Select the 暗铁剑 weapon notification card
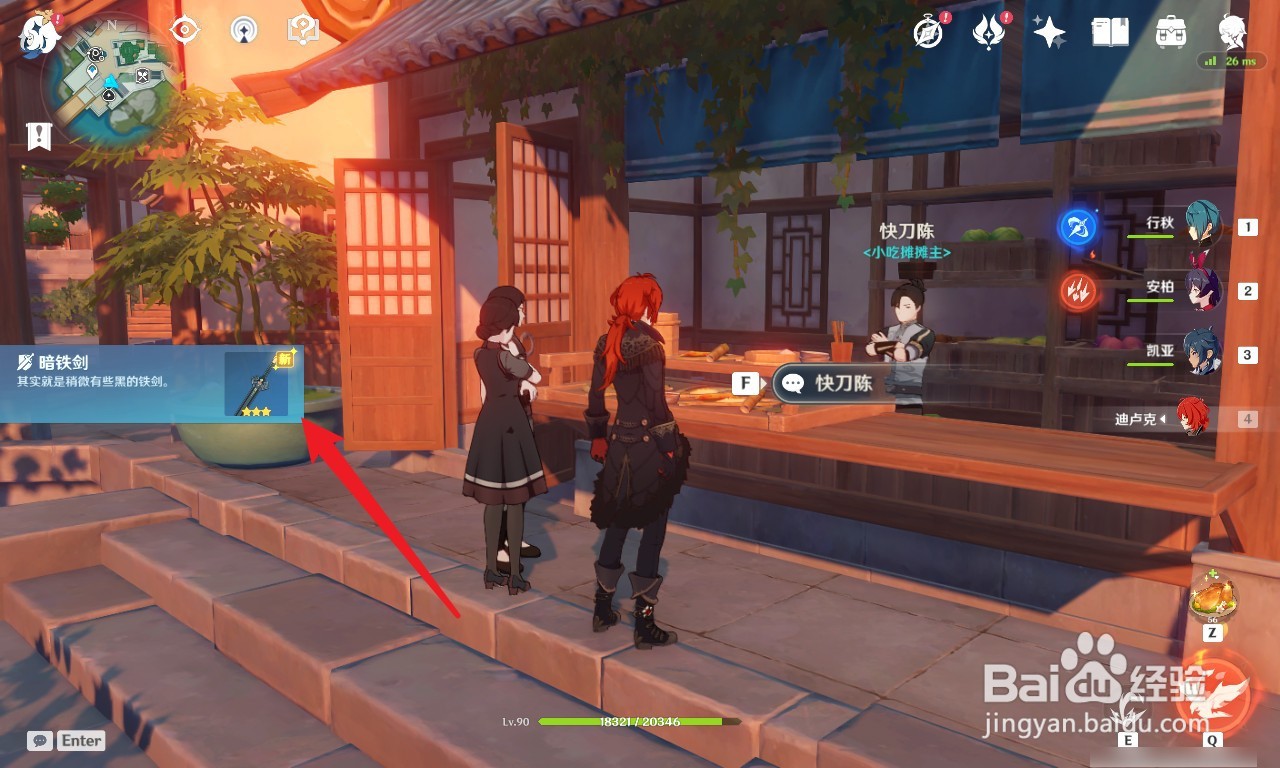Viewport: 1280px width, 768px height. (150, 385)
